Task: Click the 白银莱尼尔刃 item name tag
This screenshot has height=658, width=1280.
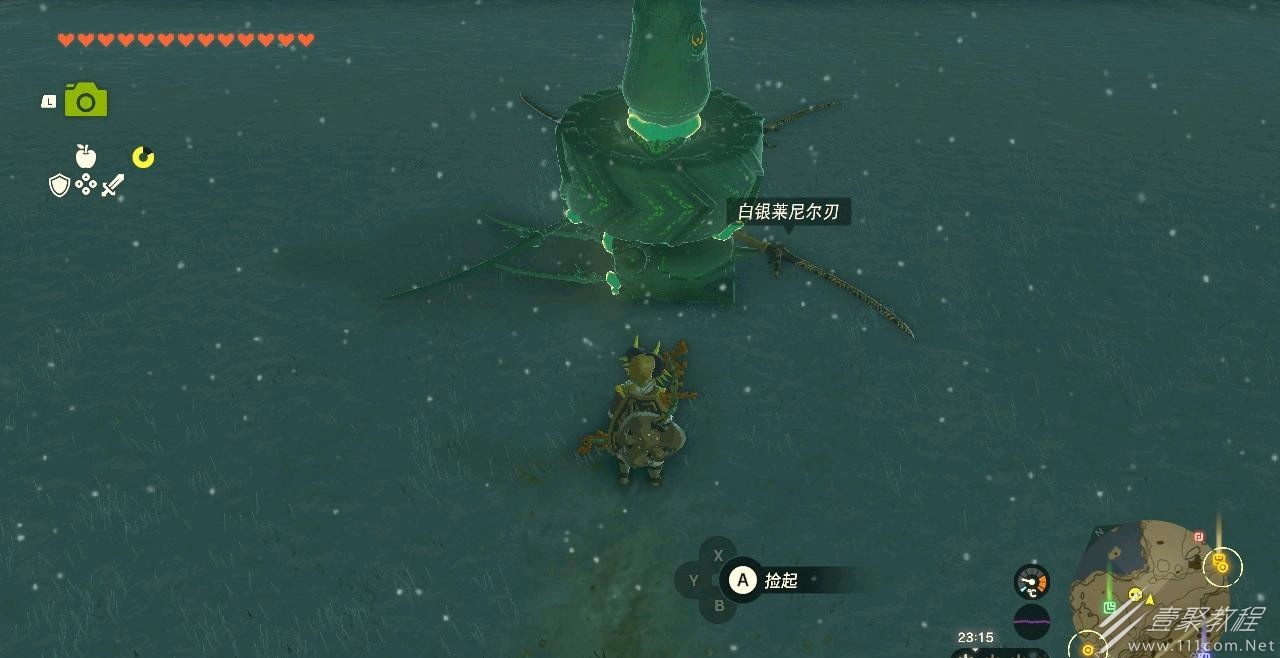Action: pyautogui.click(x=788, y=212)
